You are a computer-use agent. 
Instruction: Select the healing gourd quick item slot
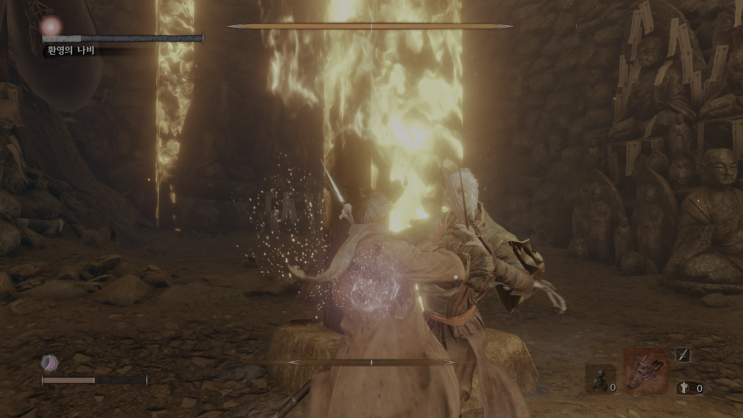pyautogui.click(x=600, y=378)
